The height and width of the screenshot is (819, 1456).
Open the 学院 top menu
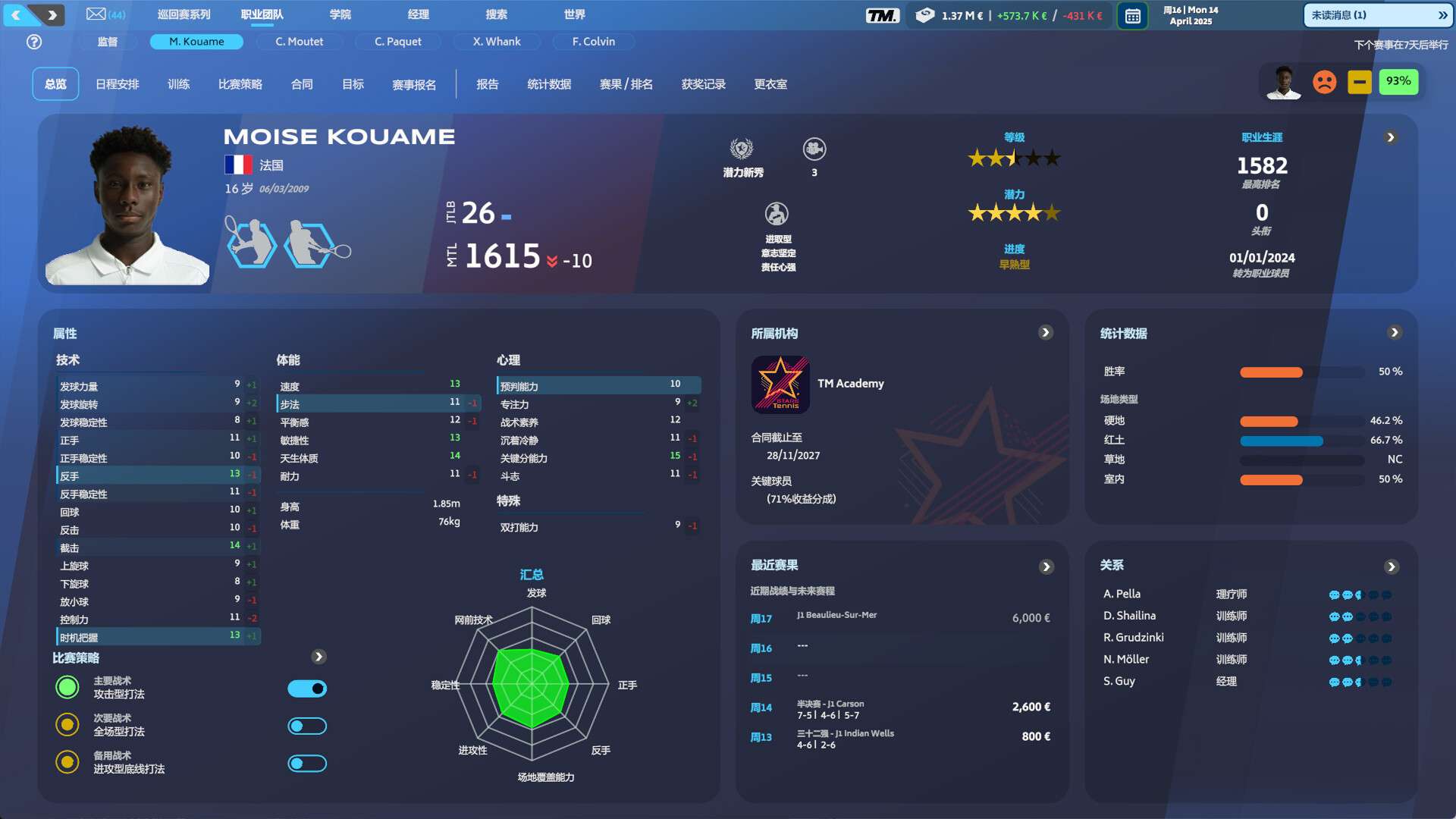[x=340, y=14]
